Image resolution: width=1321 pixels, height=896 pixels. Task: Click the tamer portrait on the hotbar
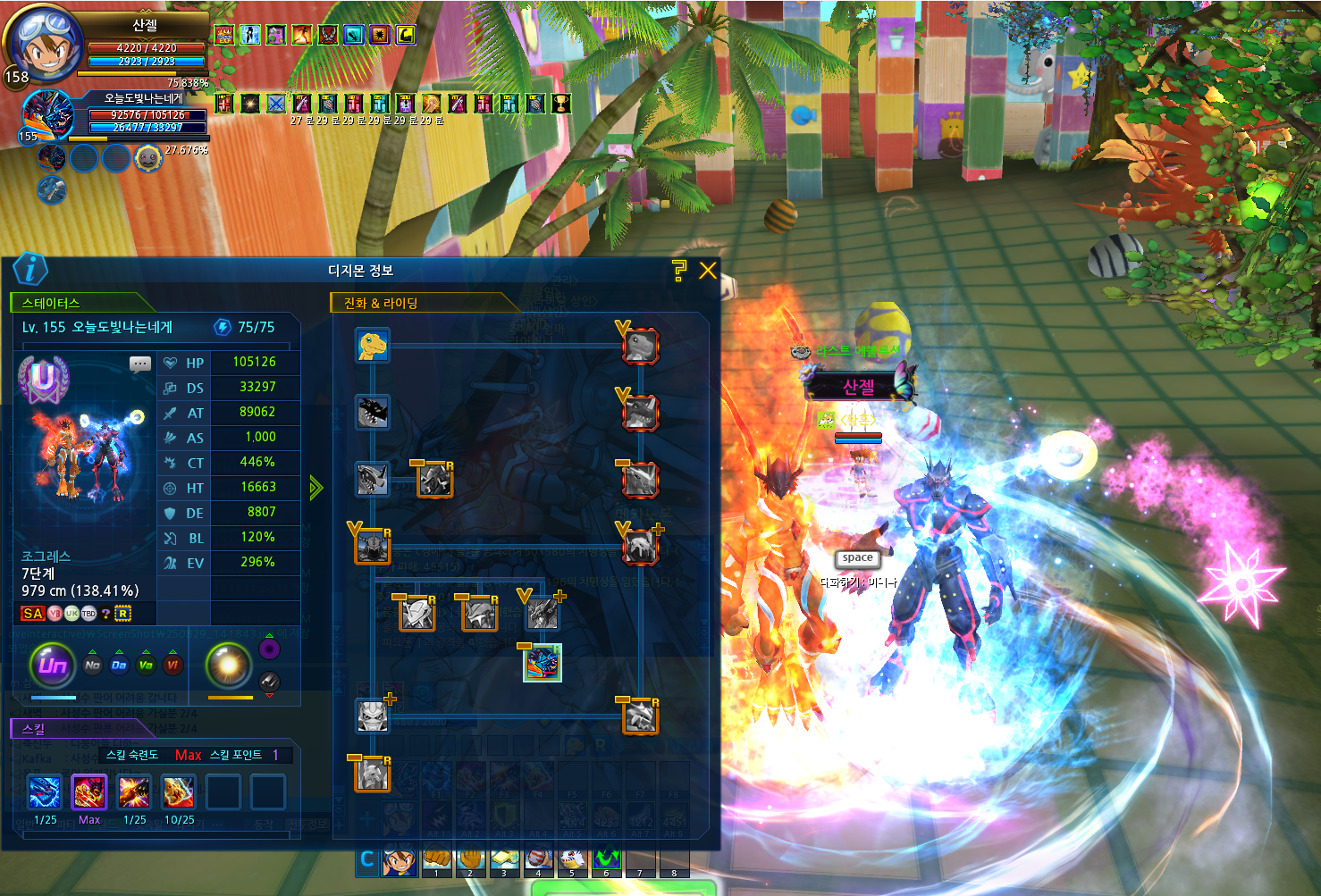(400, 861)
